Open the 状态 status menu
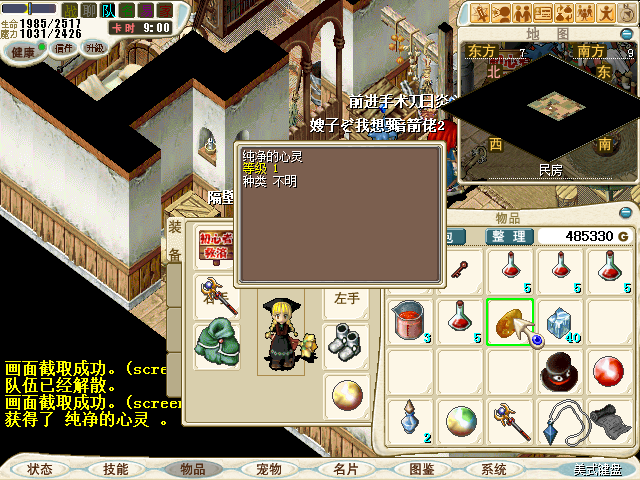 pyautogui.click(x=40, y=468)
